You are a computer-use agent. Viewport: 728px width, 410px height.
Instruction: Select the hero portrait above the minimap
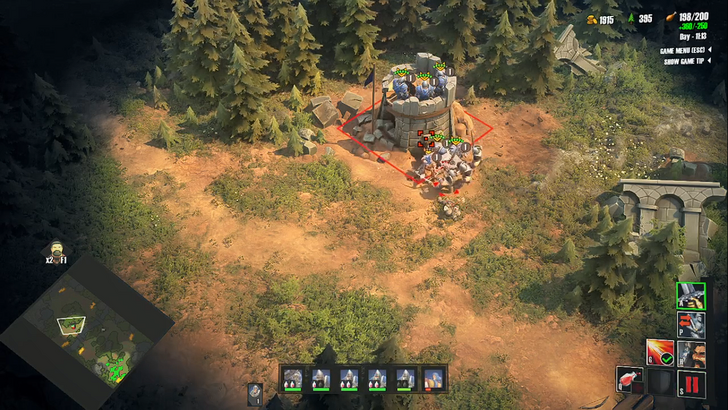point(56,251)
